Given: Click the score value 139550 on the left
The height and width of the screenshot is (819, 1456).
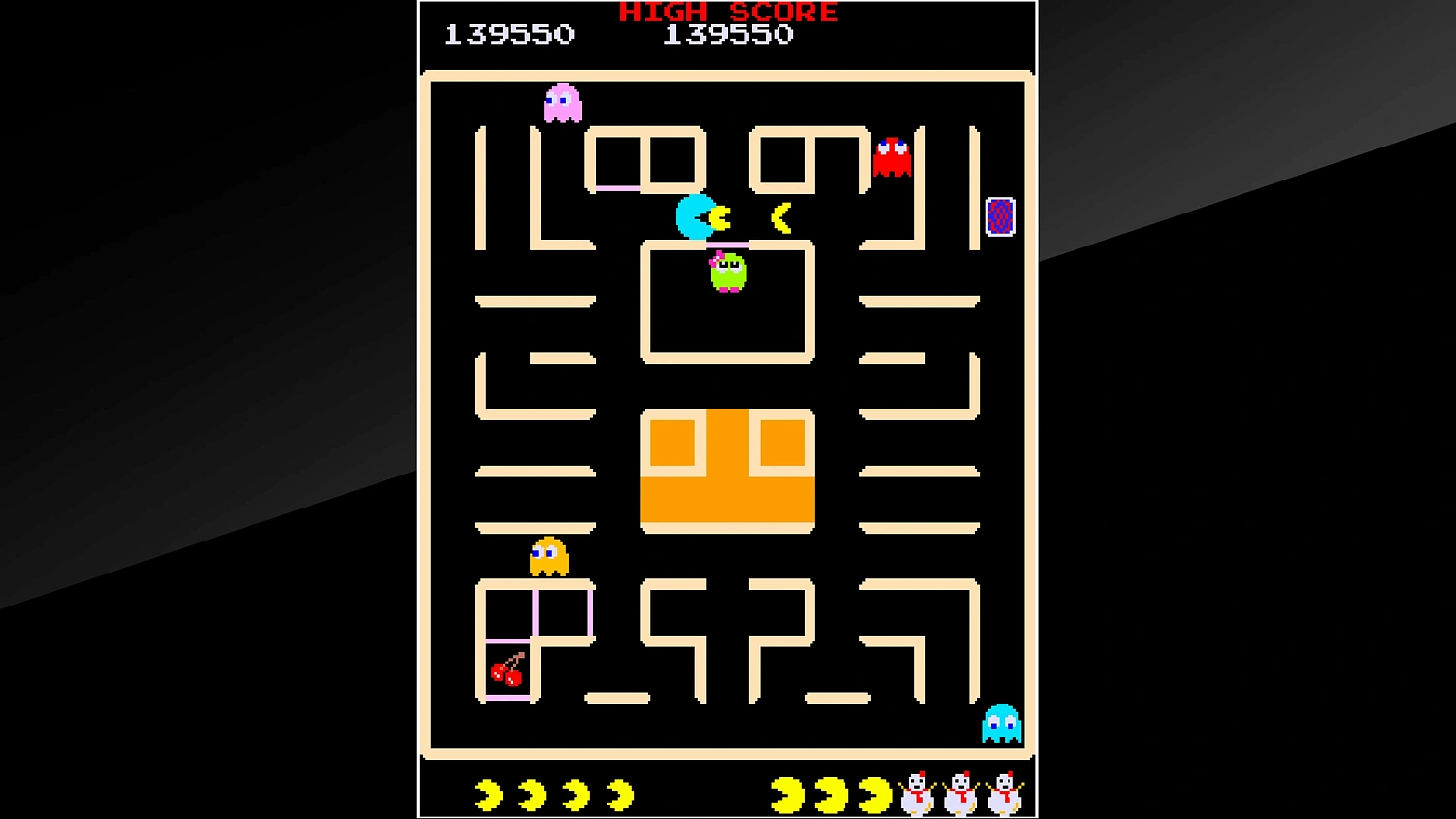Looking at the screenshot, I should [x=509, y=35].
